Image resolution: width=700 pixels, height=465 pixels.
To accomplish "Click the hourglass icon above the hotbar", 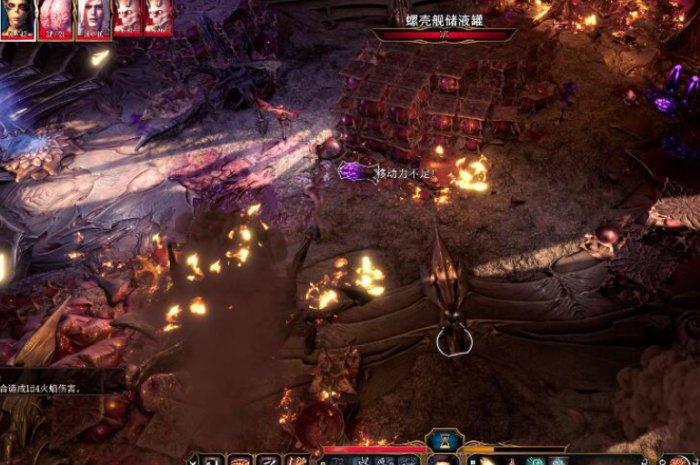I will pos(442,442).
